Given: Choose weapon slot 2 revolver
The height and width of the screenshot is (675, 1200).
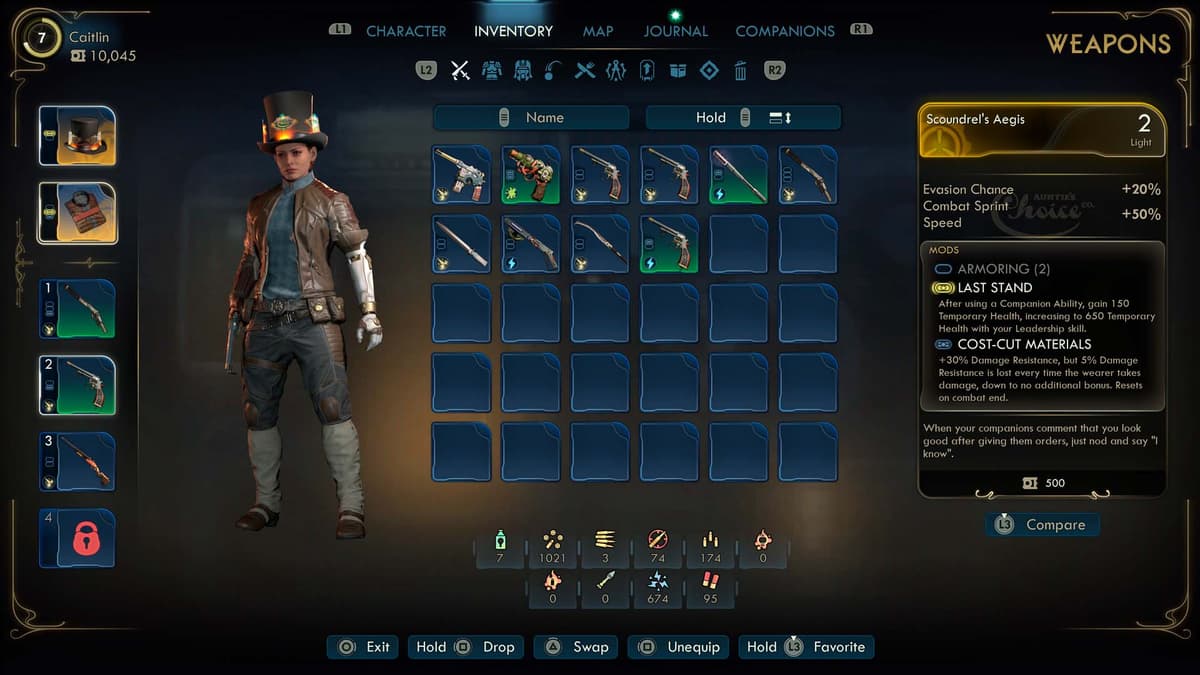Looking at the screenshot, I should coord(78,385).
